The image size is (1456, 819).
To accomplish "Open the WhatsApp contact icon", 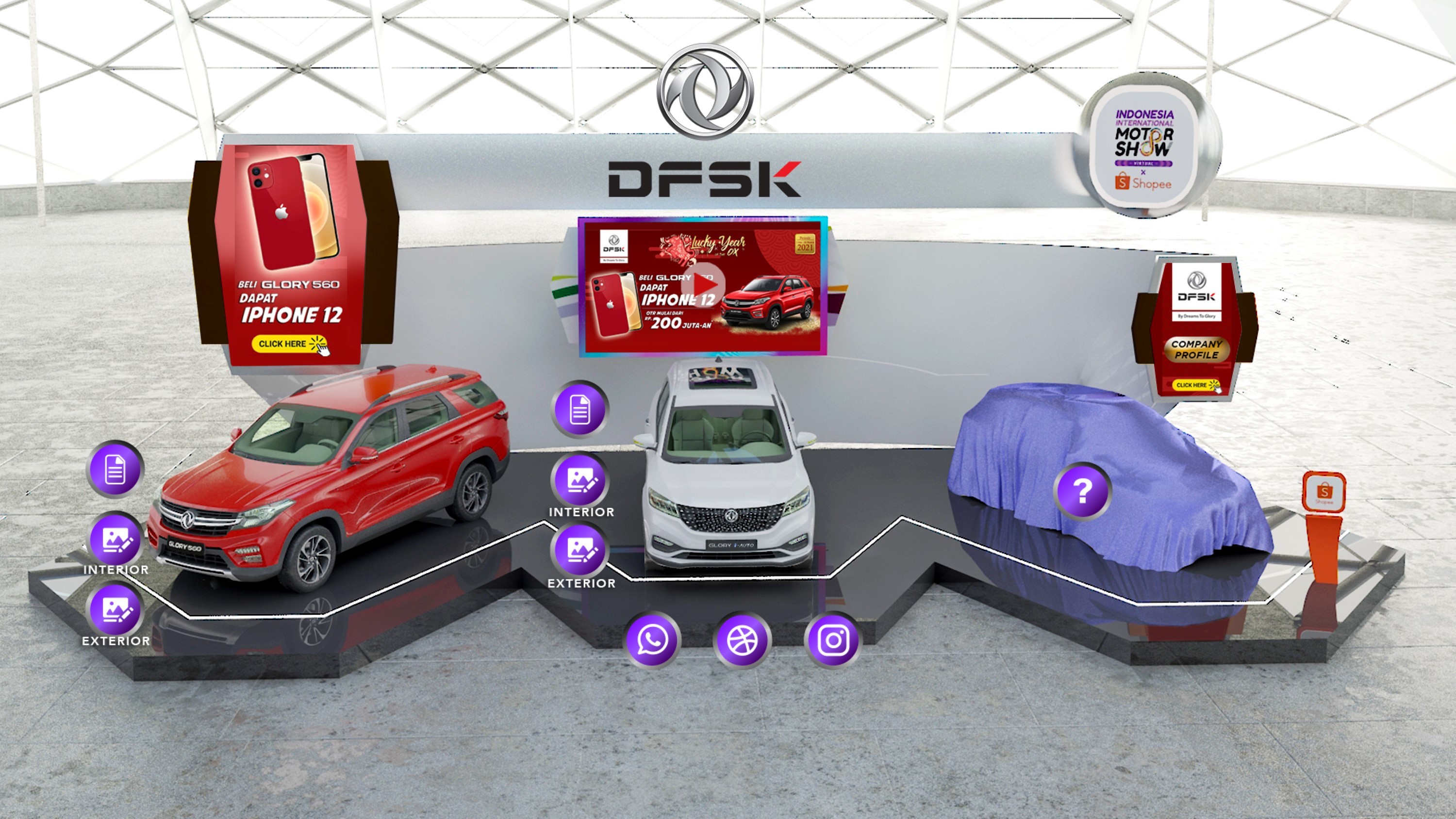I will pyautogui.click(x=651, y=639).
